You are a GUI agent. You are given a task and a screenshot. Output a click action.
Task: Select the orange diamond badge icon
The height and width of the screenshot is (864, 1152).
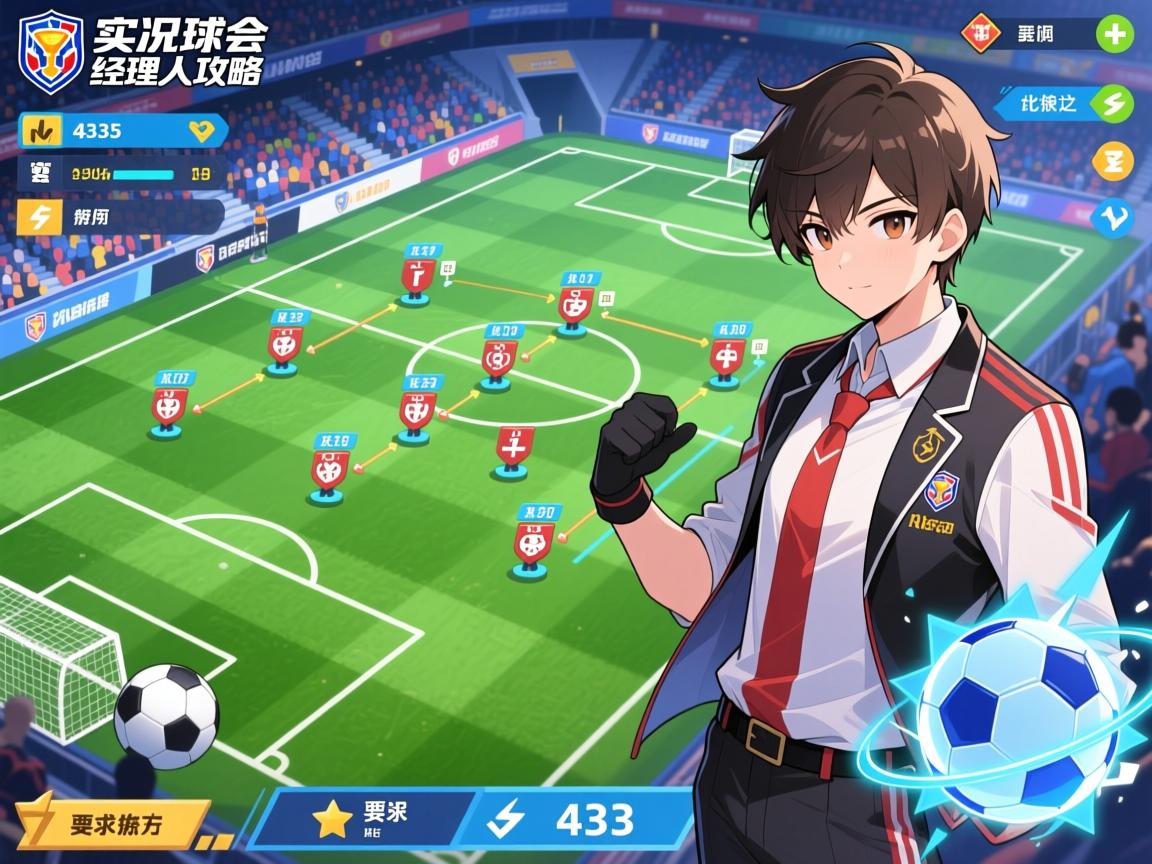click(978, 34)
